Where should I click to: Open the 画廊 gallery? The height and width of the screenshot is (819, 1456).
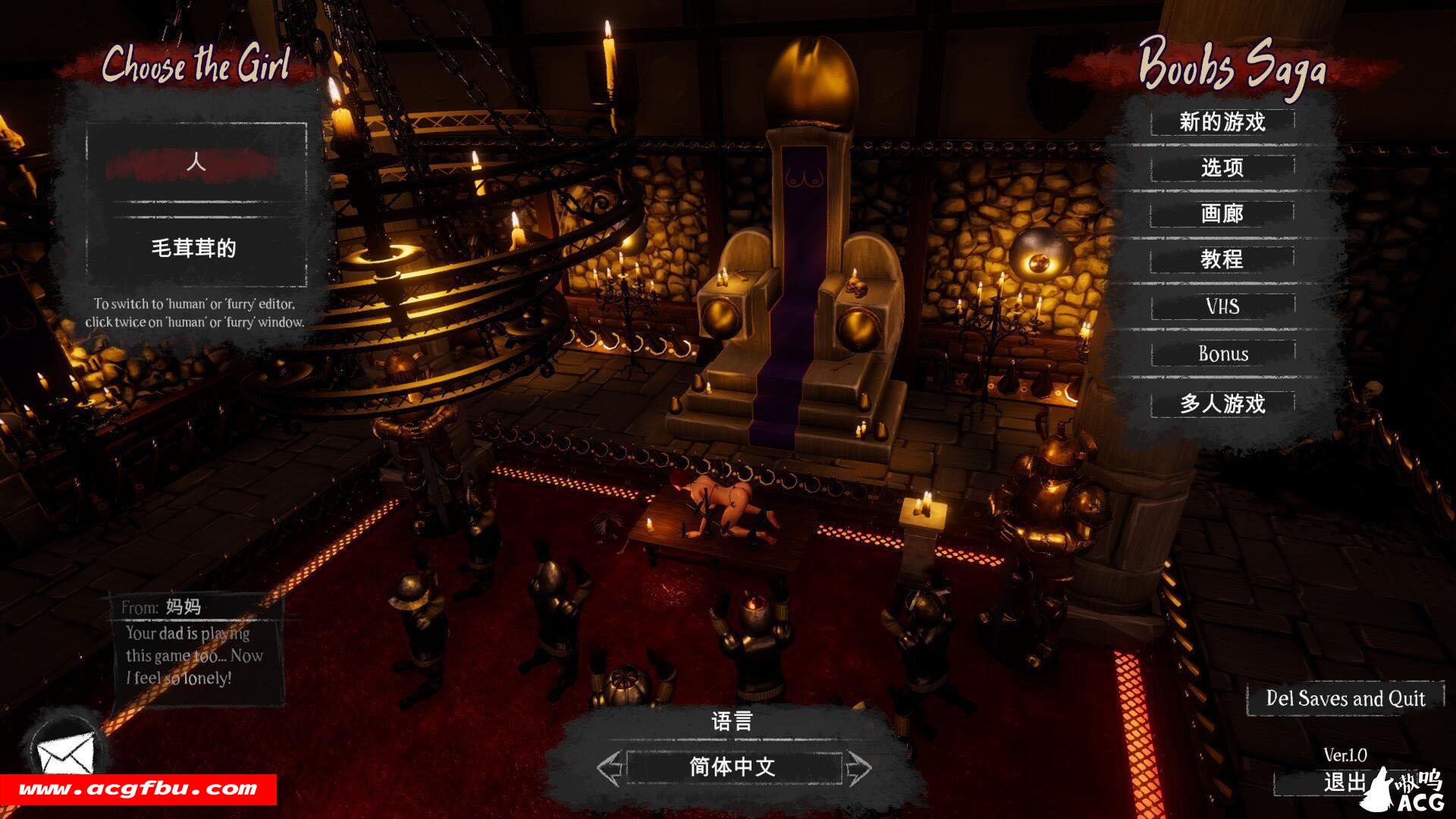pyautogui.click(x=1222, y=214)
